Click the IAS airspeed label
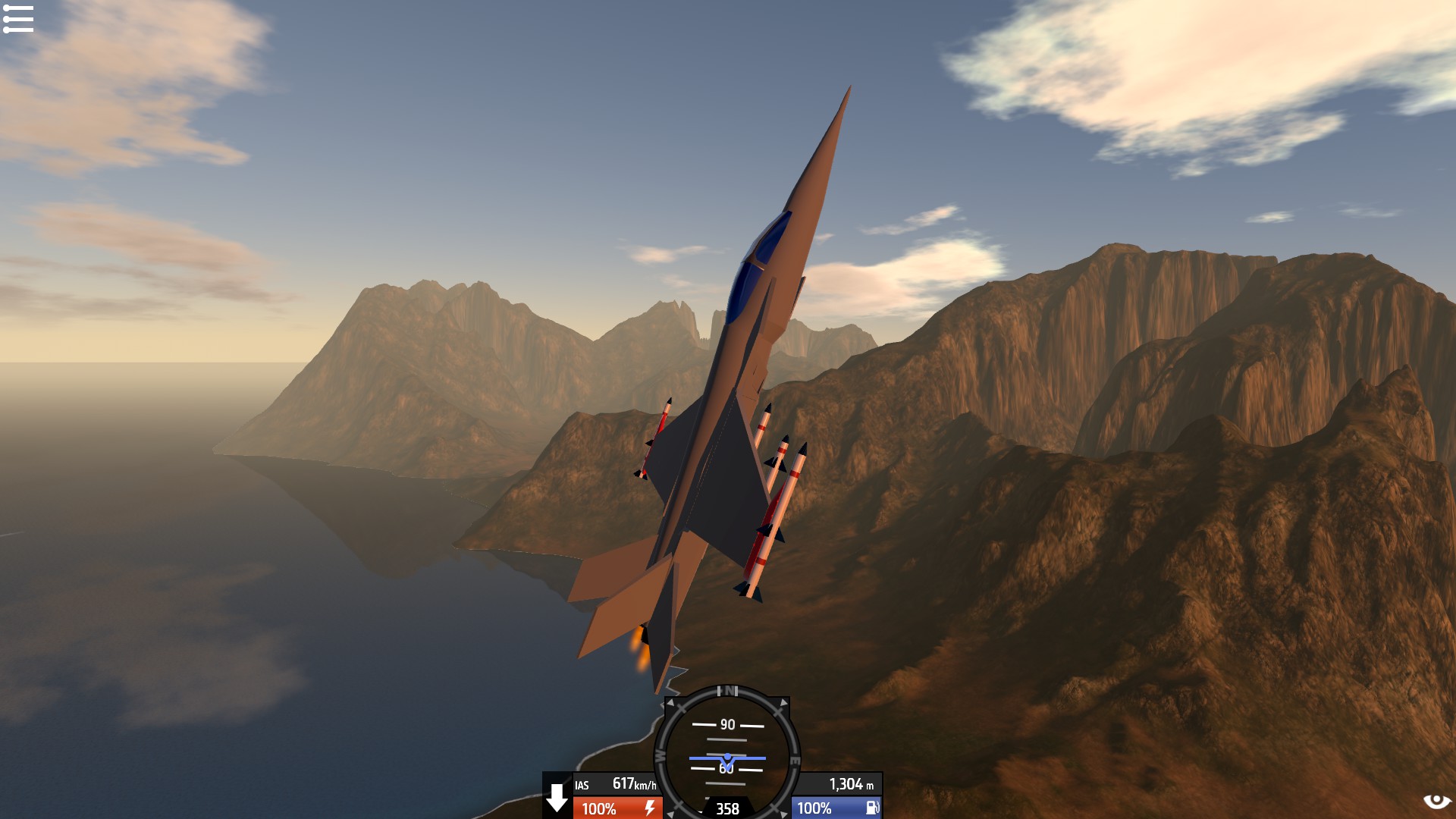1456x819 pixels. (x=582, y=786)
